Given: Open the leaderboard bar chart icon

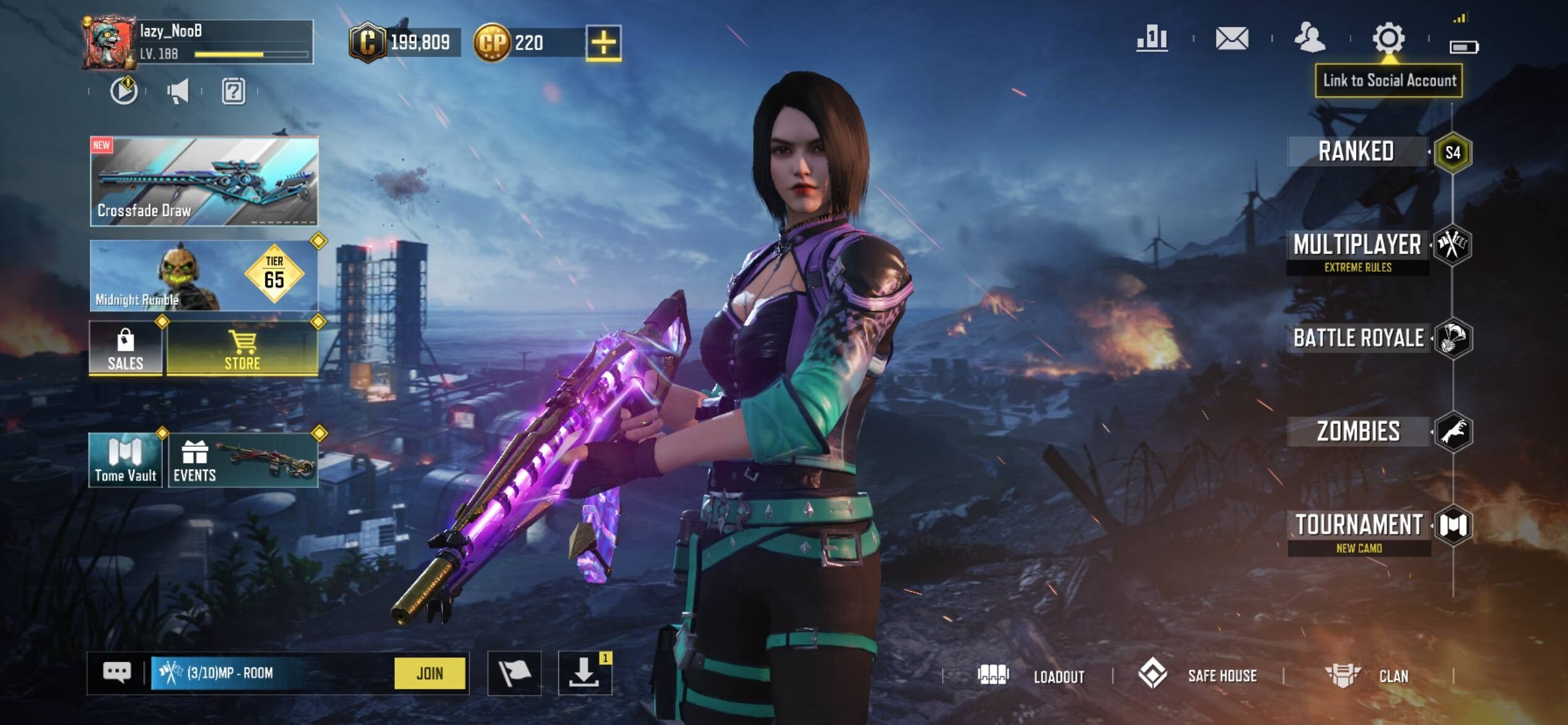Looking at the screenshot, I should [x=1152, y=38].
